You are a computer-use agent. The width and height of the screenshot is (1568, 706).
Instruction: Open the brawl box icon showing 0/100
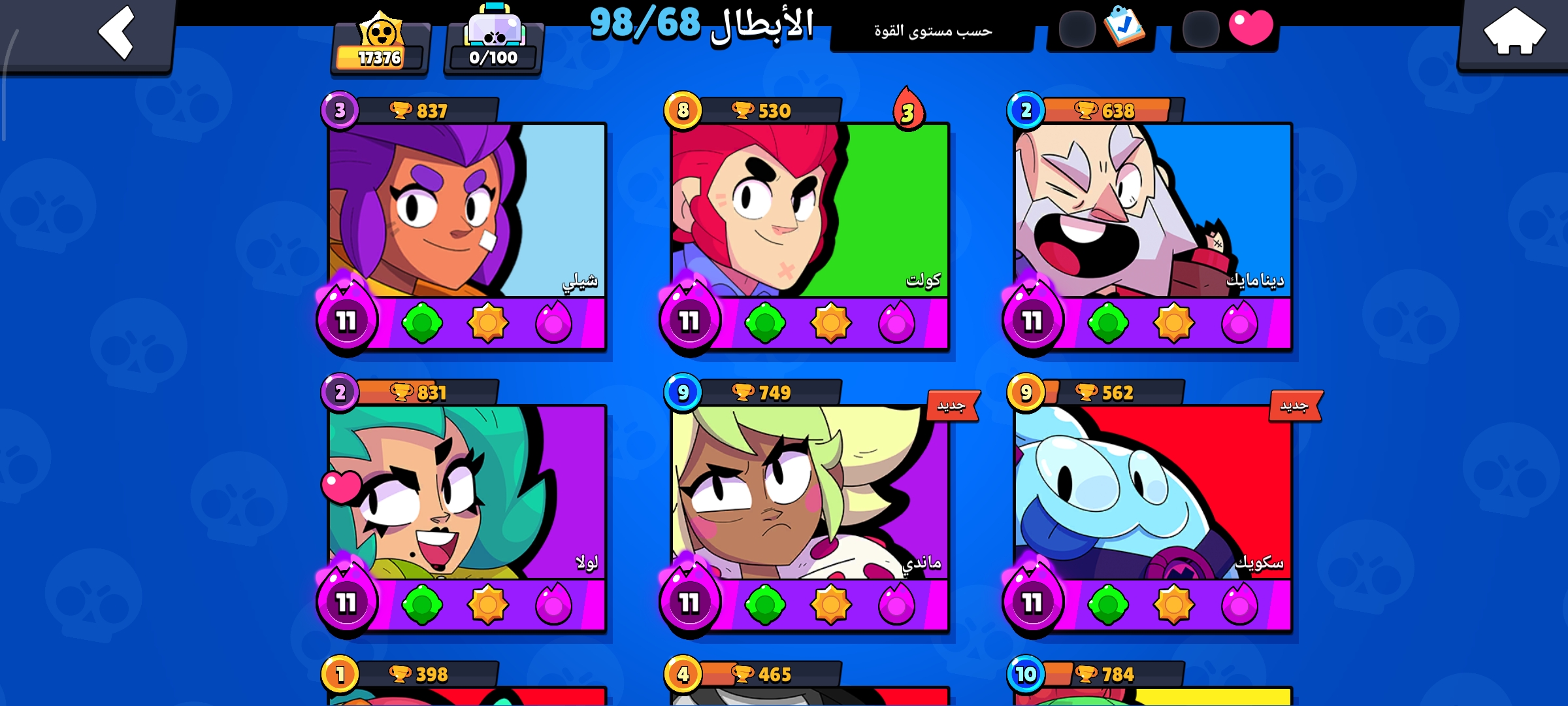click(493, 26)
